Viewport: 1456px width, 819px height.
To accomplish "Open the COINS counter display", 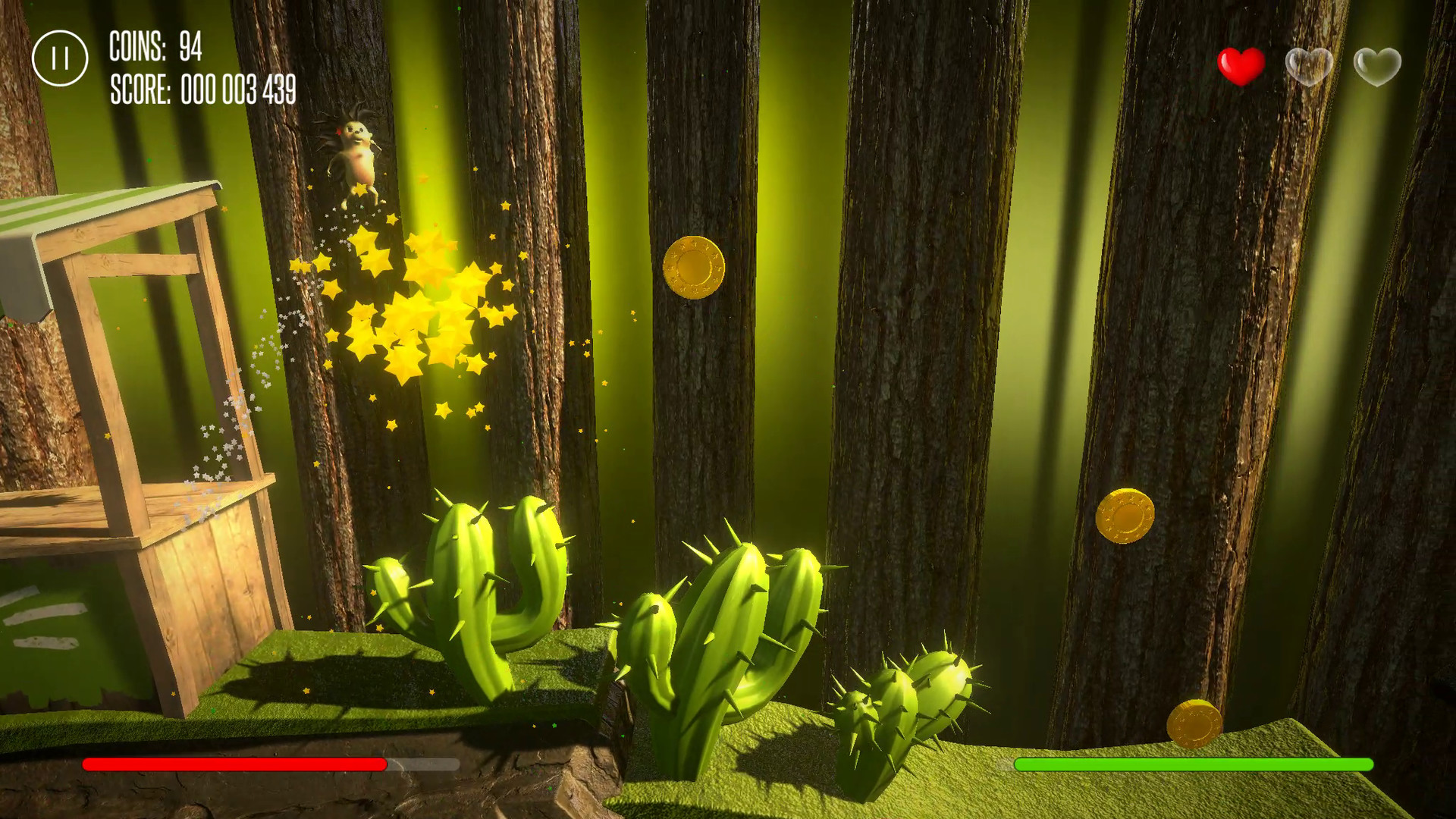I will [x=156, y=45].
